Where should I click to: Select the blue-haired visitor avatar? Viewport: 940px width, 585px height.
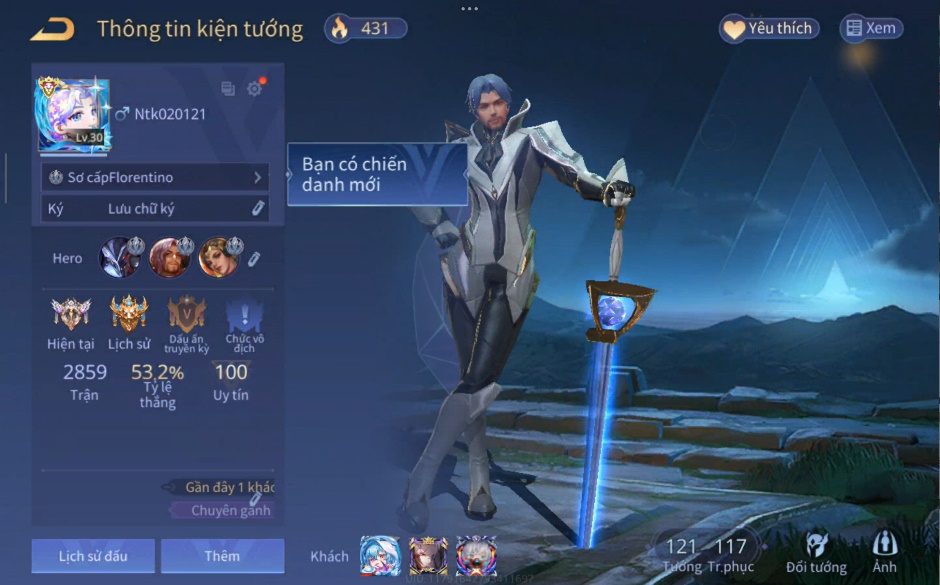379,556
